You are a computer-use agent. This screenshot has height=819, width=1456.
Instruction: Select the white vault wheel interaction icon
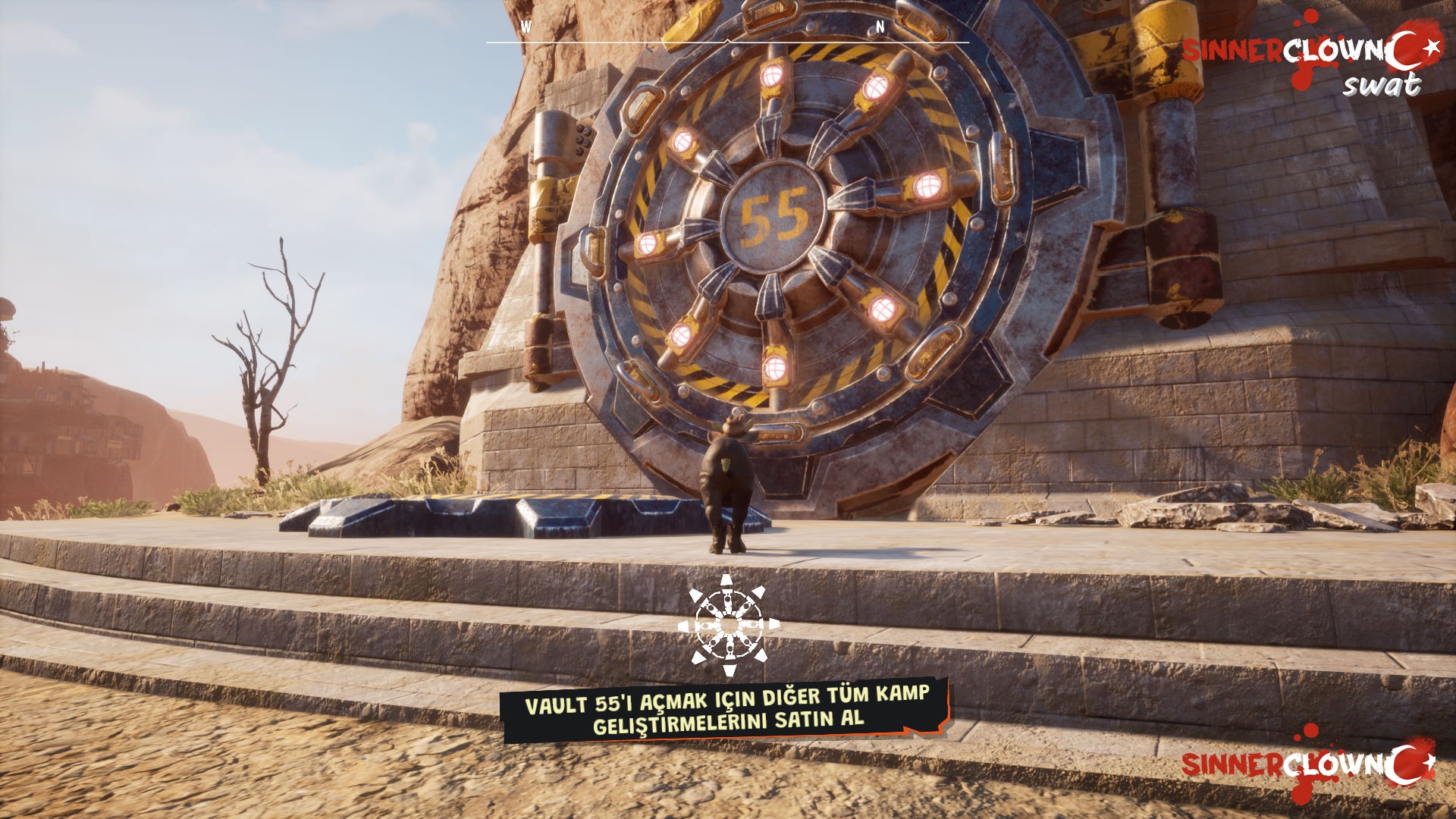point(728,625)
